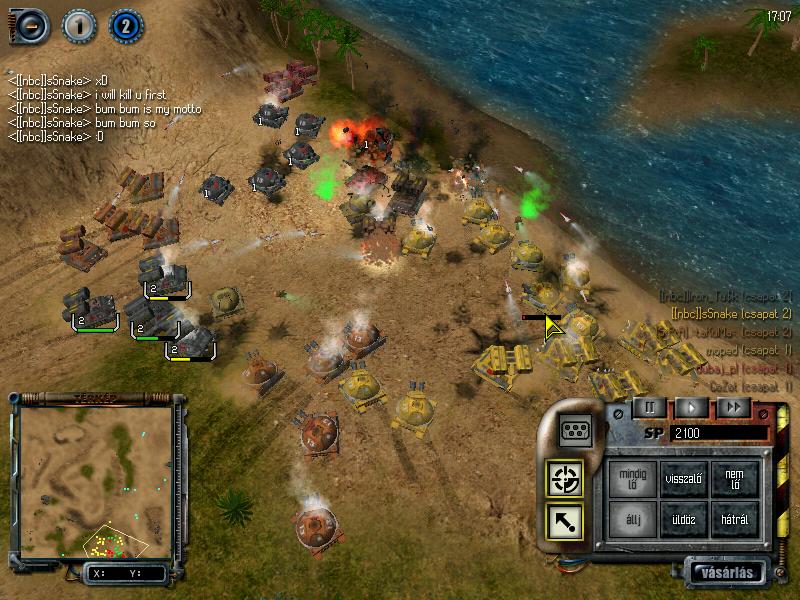Open the menu button with the minus symbol
800x600 pixels.
click(x=31, y=26)
